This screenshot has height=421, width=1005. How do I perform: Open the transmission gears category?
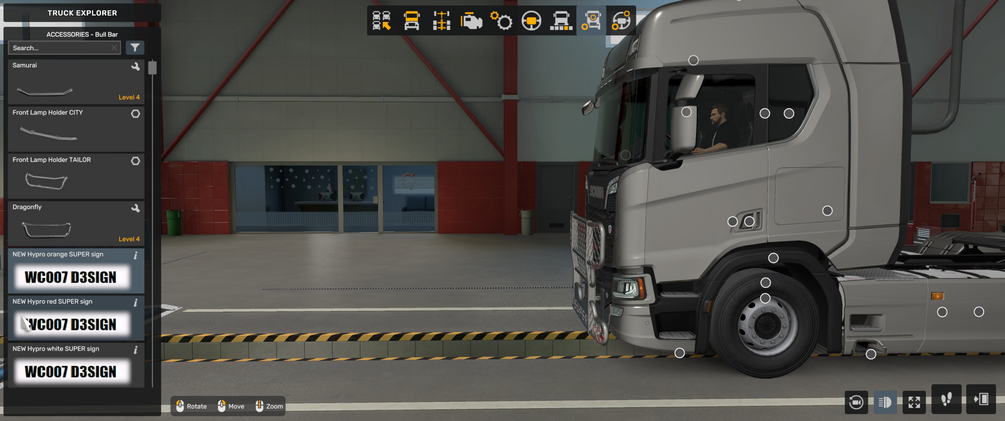501,20
